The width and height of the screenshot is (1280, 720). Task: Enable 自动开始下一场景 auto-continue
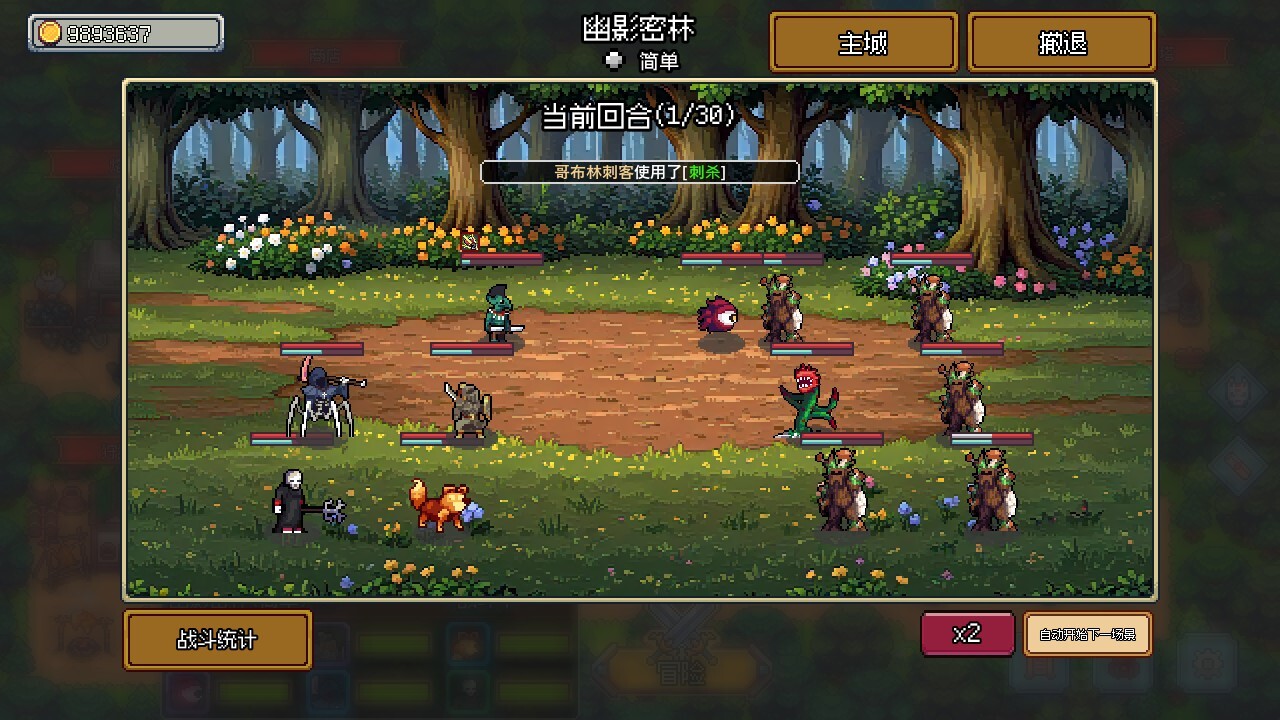(1087, 634)
